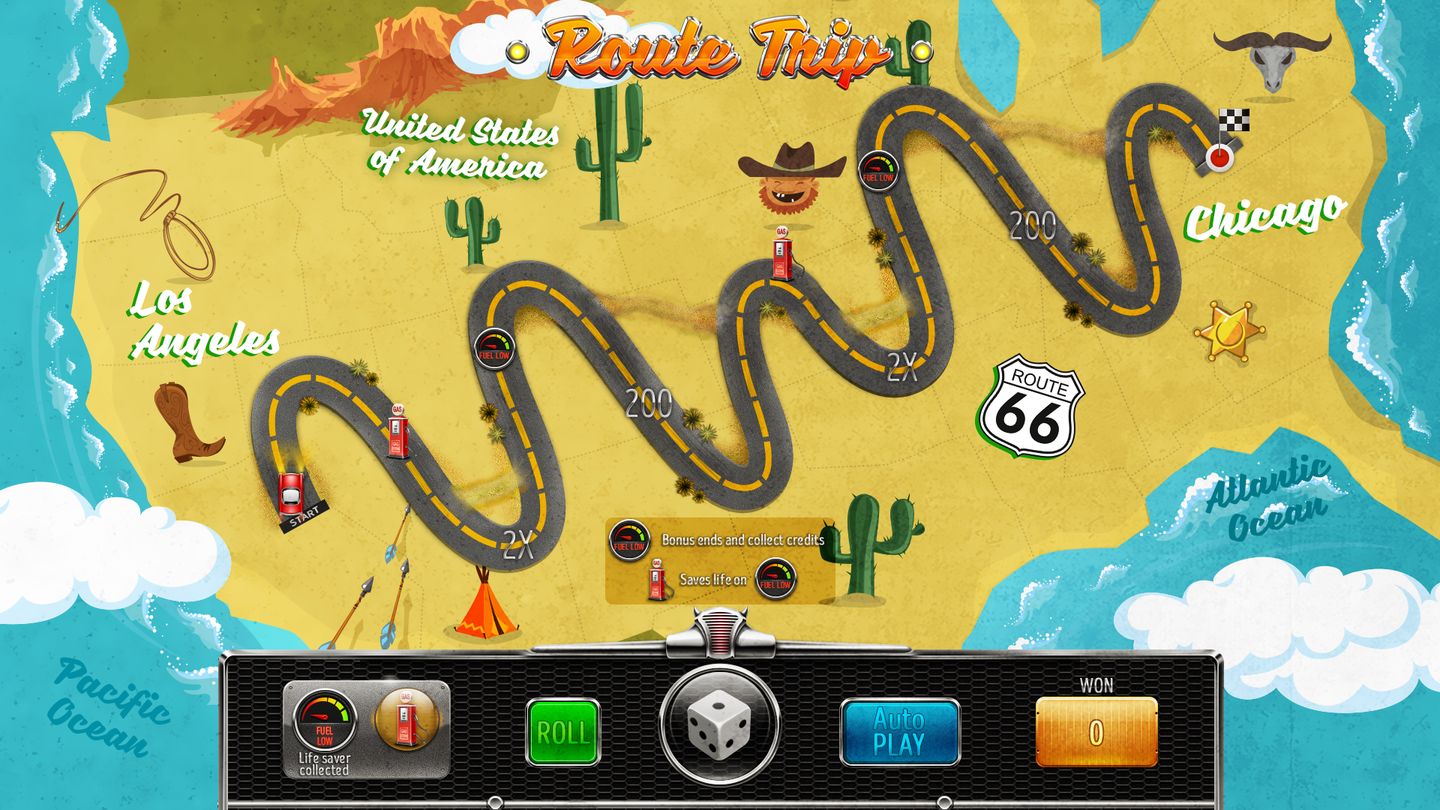1440x810 pixels.
Task: Activate the blue Auto PLAY button
Action: click(899, 732)
